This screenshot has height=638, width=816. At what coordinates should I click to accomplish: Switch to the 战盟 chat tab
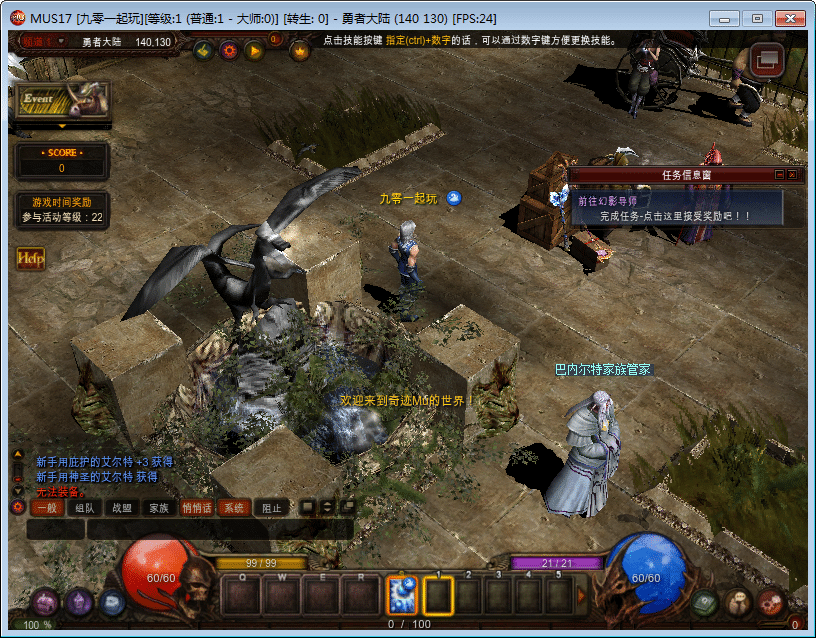[x=121, y=508]
